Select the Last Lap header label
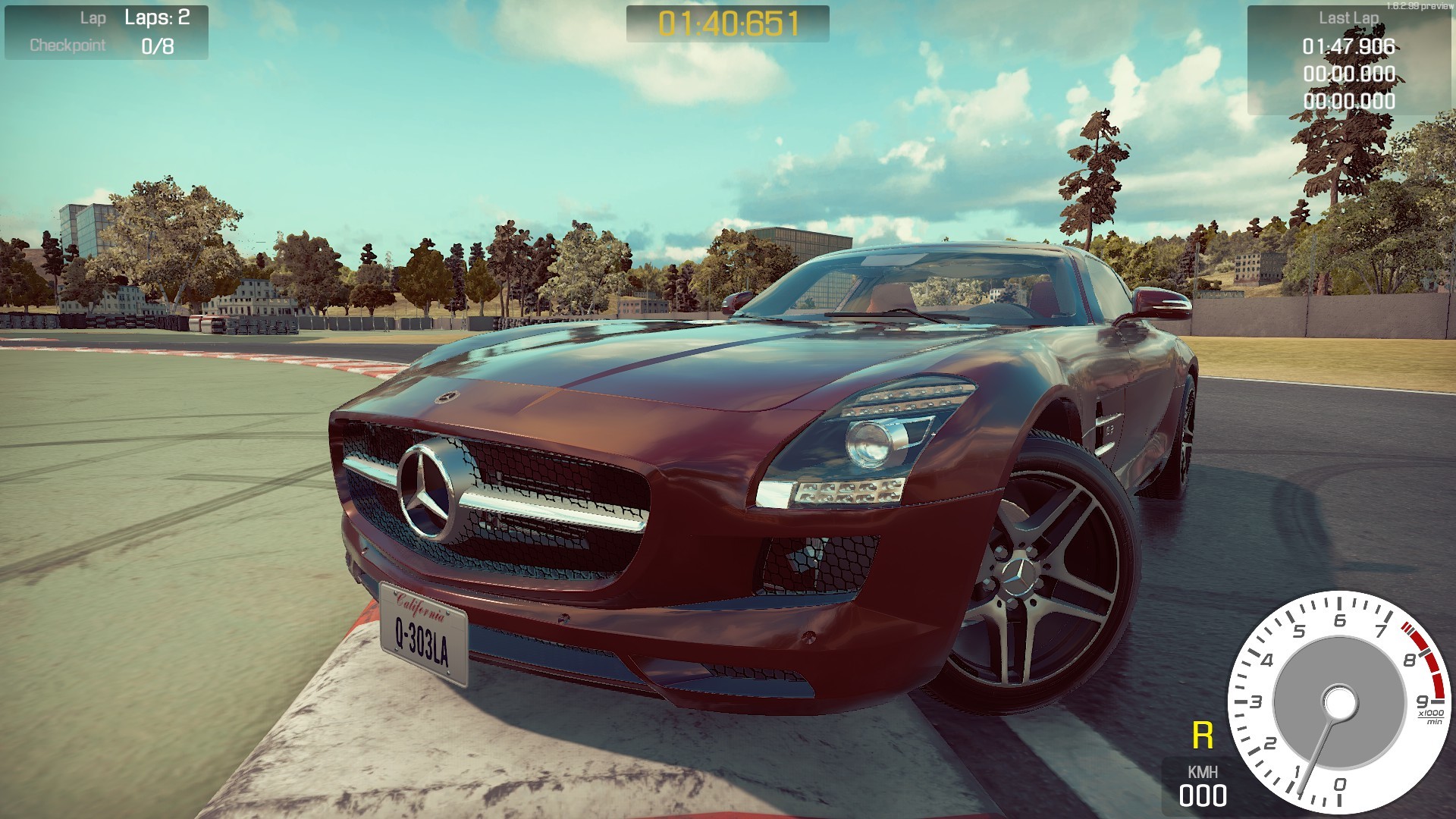Viewport: 1456px width, 819px height. (1350, 17)
